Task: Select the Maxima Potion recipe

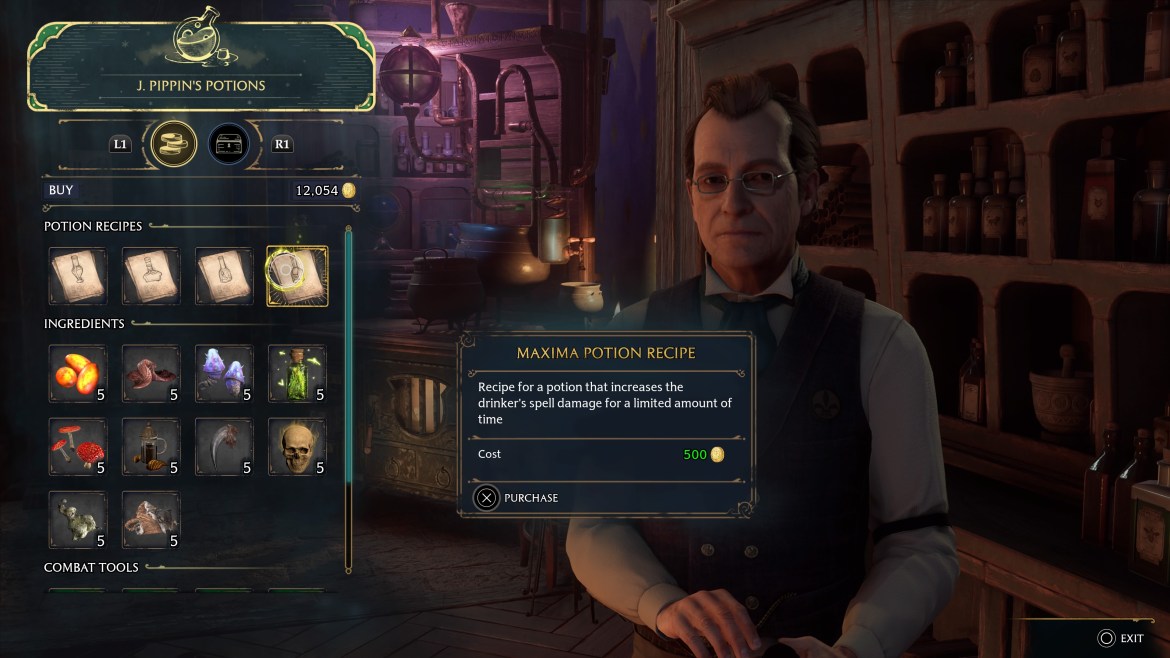Action: tap(297, 276)
